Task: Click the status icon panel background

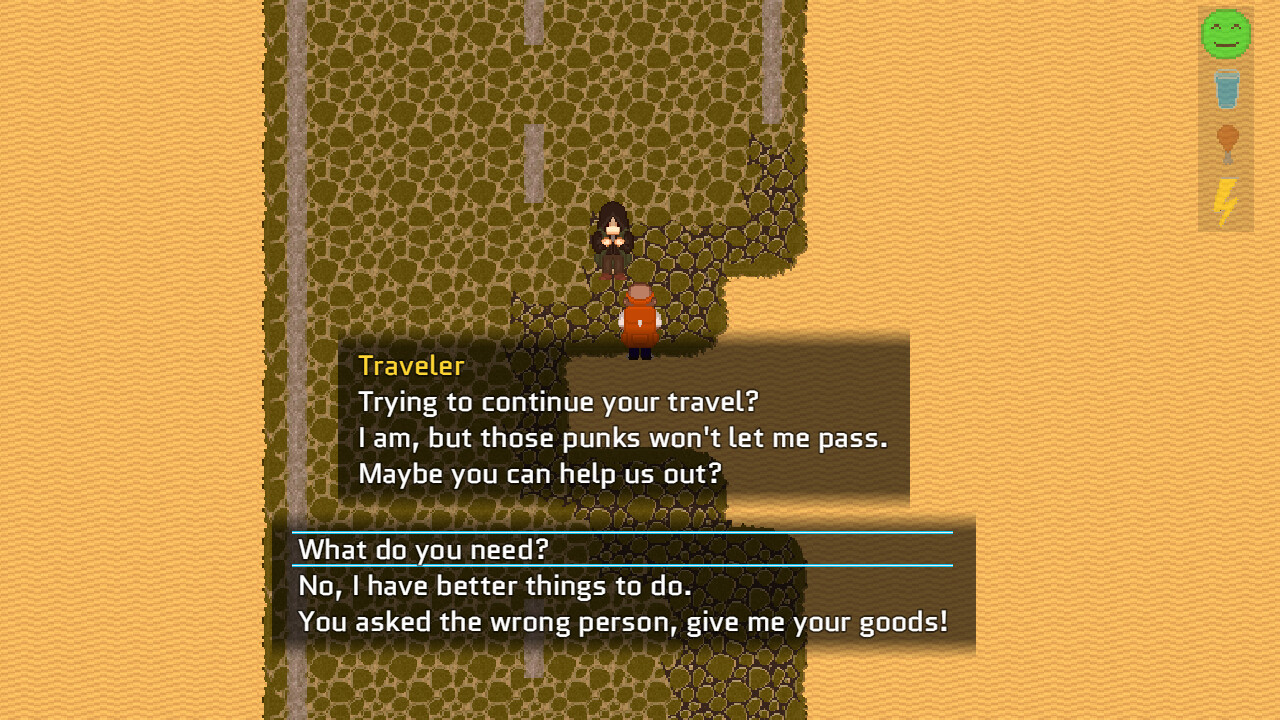Action: [x=1225, y=120]
